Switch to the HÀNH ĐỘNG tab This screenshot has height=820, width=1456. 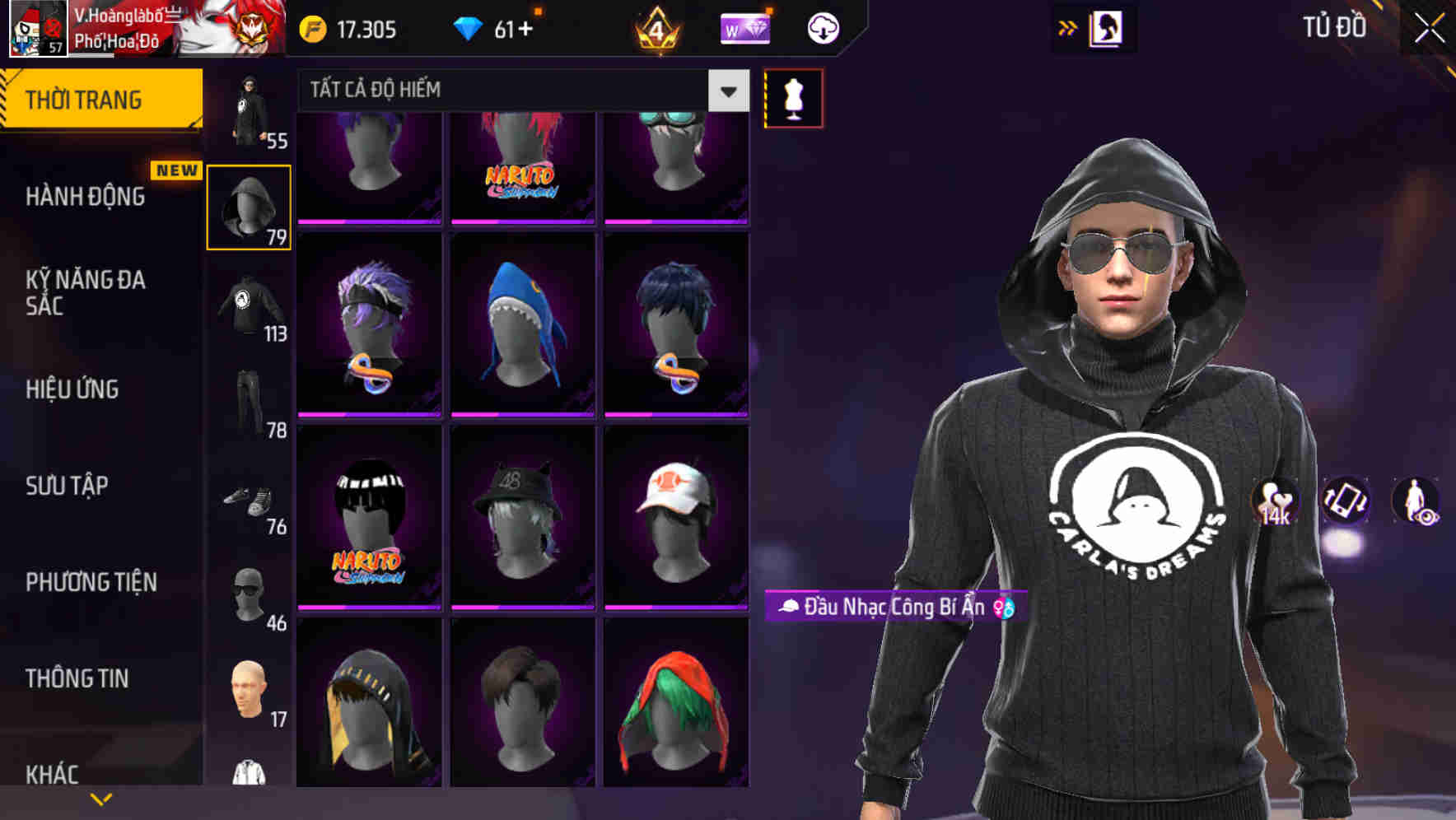(x=86, y=196)
